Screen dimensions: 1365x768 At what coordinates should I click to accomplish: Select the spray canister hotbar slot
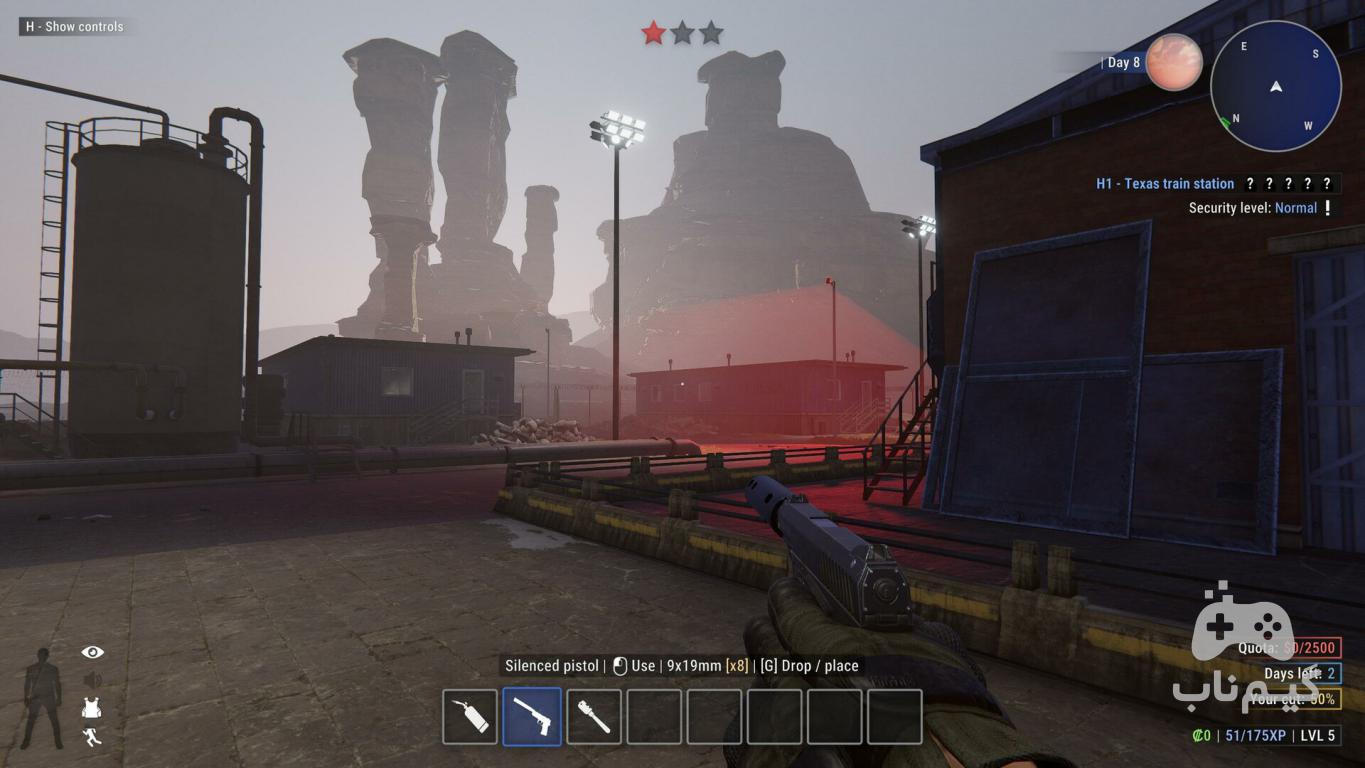pyautogui.click(x=470, y=717)
